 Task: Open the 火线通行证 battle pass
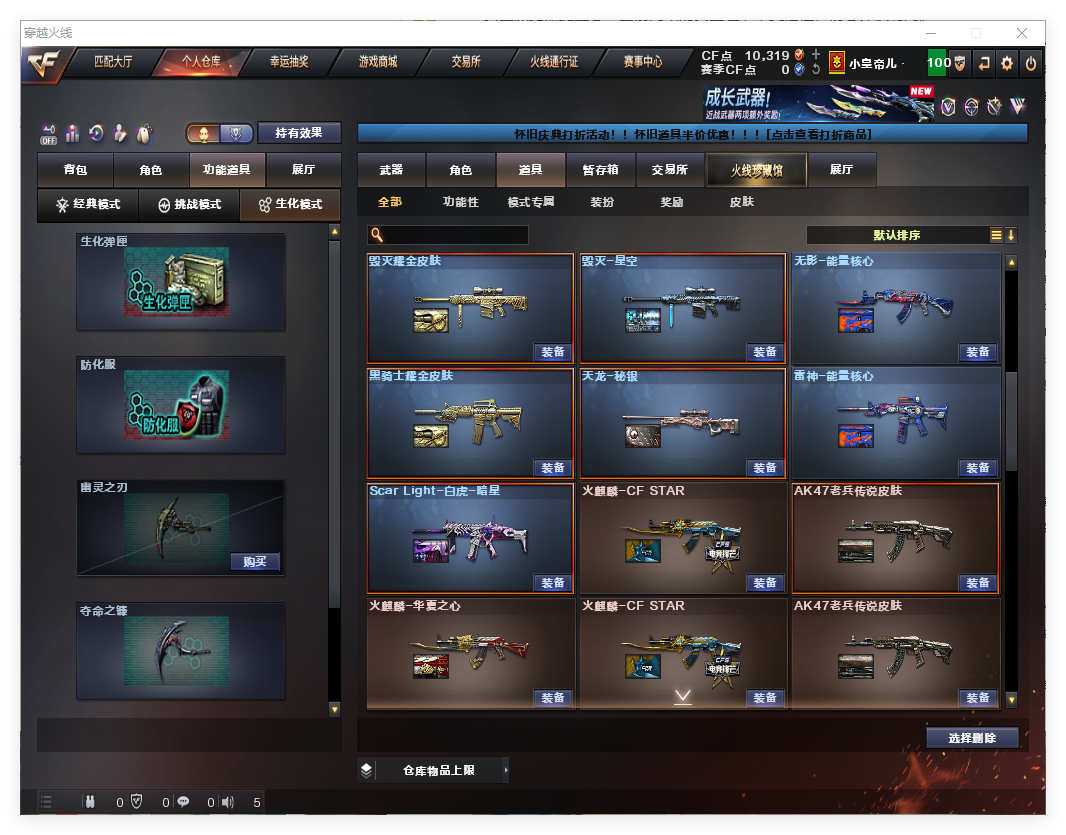coord(554,62)
